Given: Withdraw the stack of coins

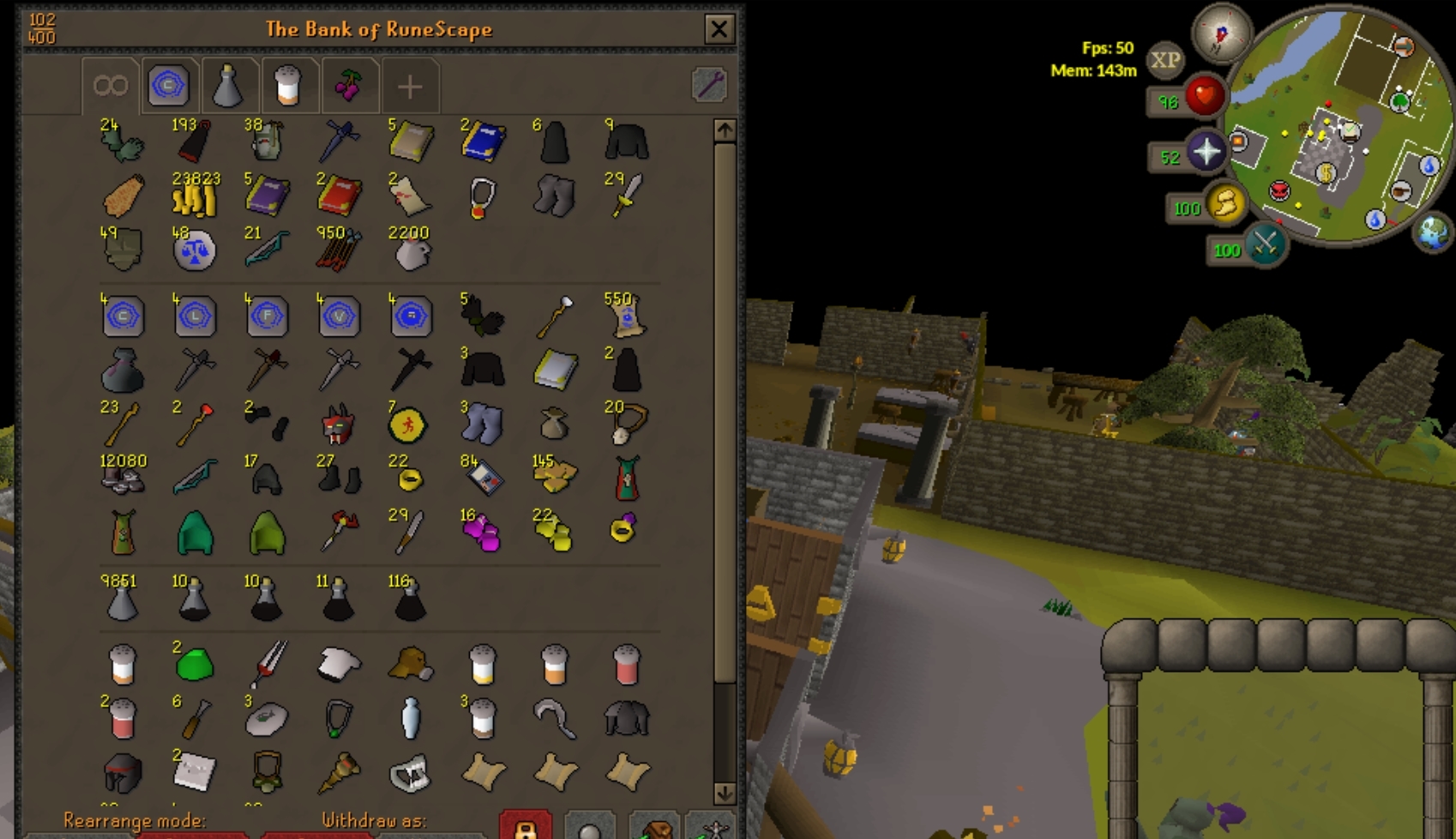Looking at the screenshot, I should pyautogui.click(x=196, y=202).
